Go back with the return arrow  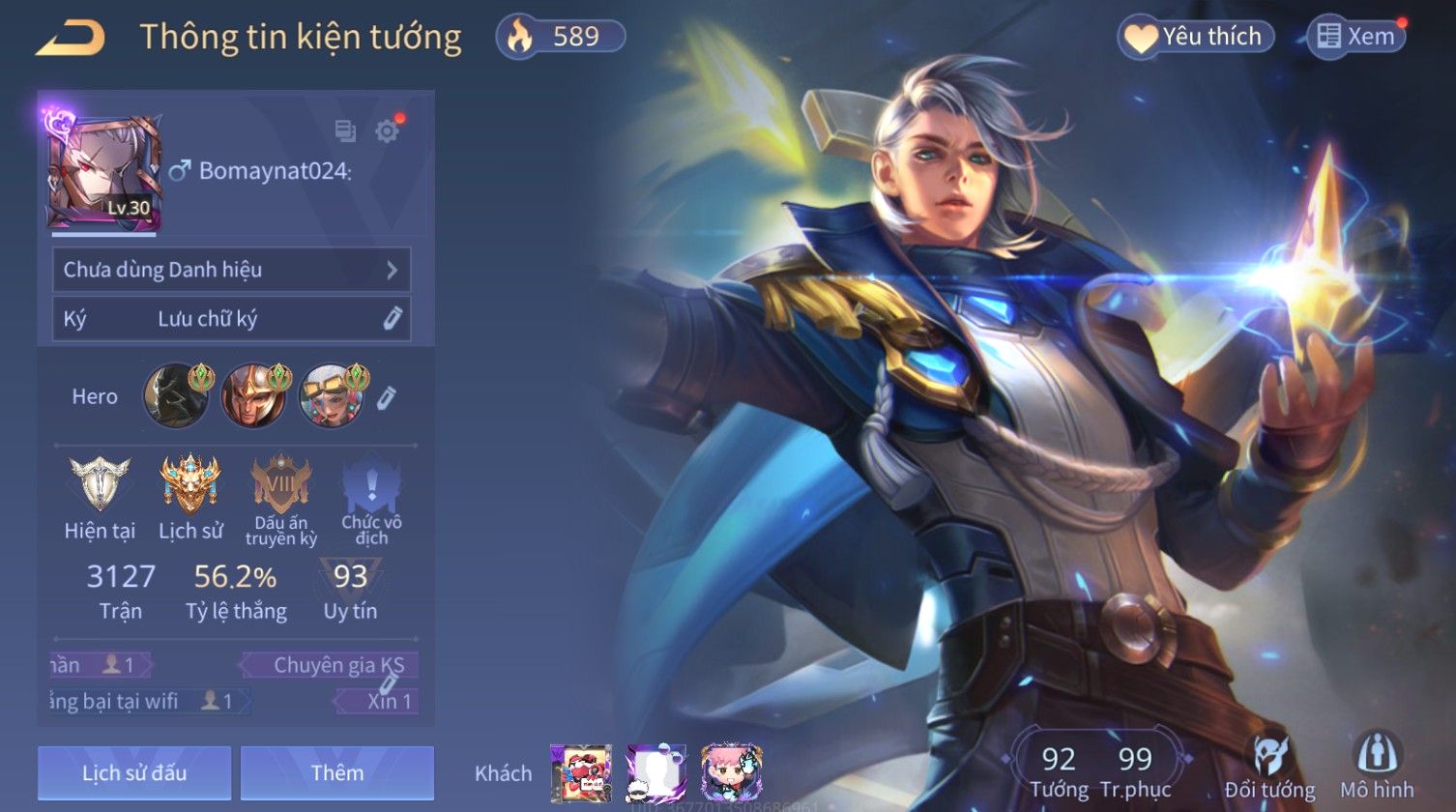(x=71, y=38)
